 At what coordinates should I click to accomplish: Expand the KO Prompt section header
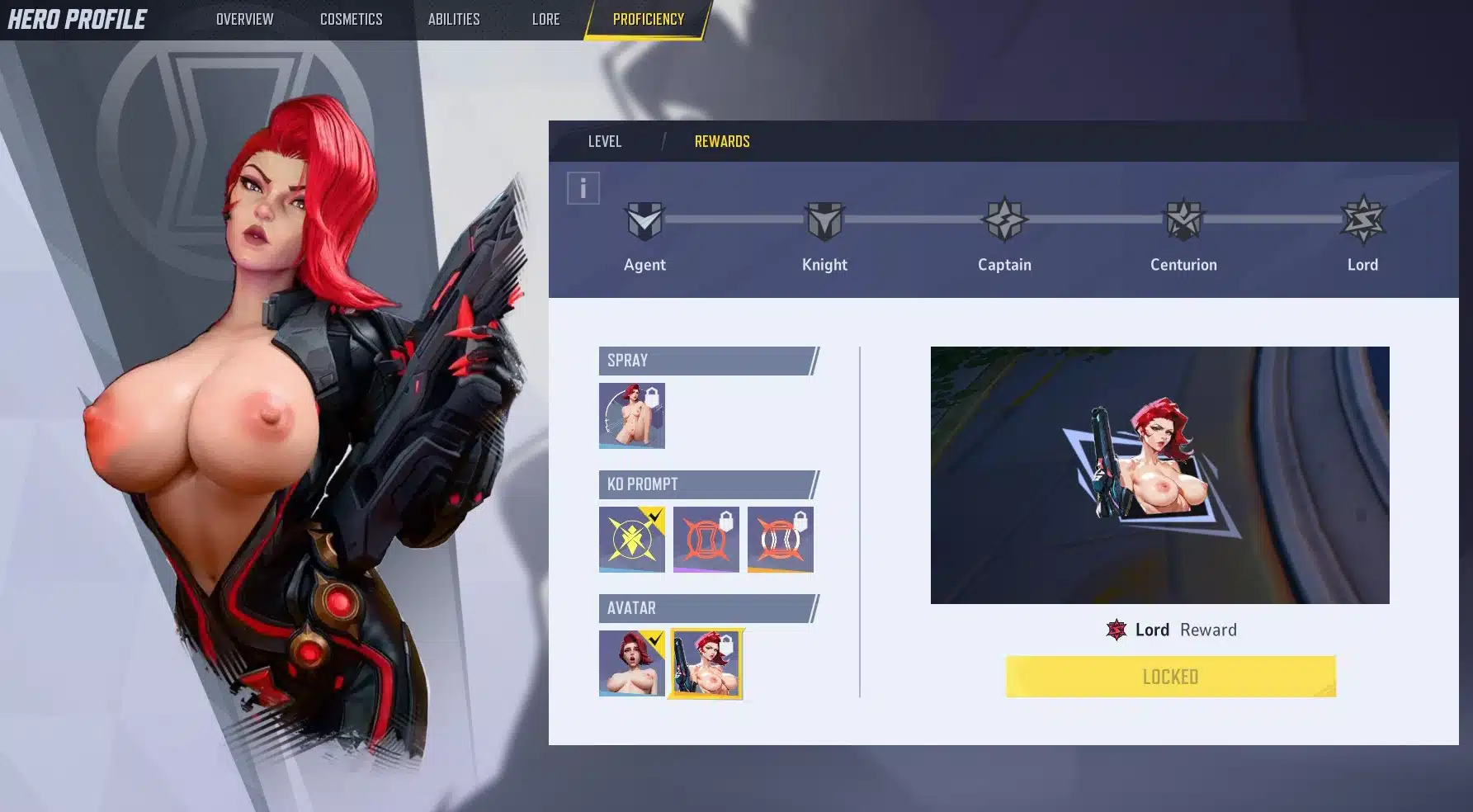[706, 484]
